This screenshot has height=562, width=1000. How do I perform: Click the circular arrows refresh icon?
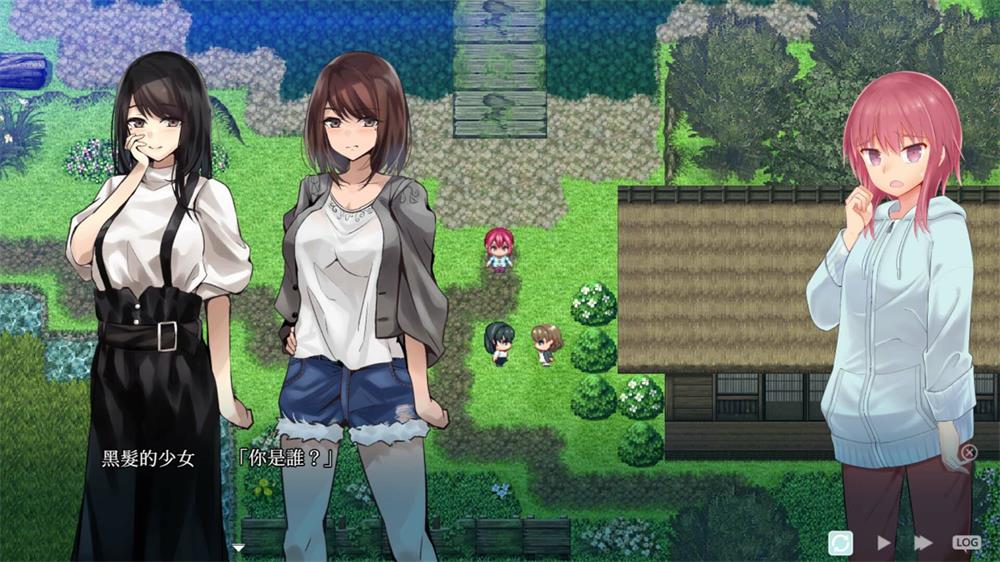841,542
